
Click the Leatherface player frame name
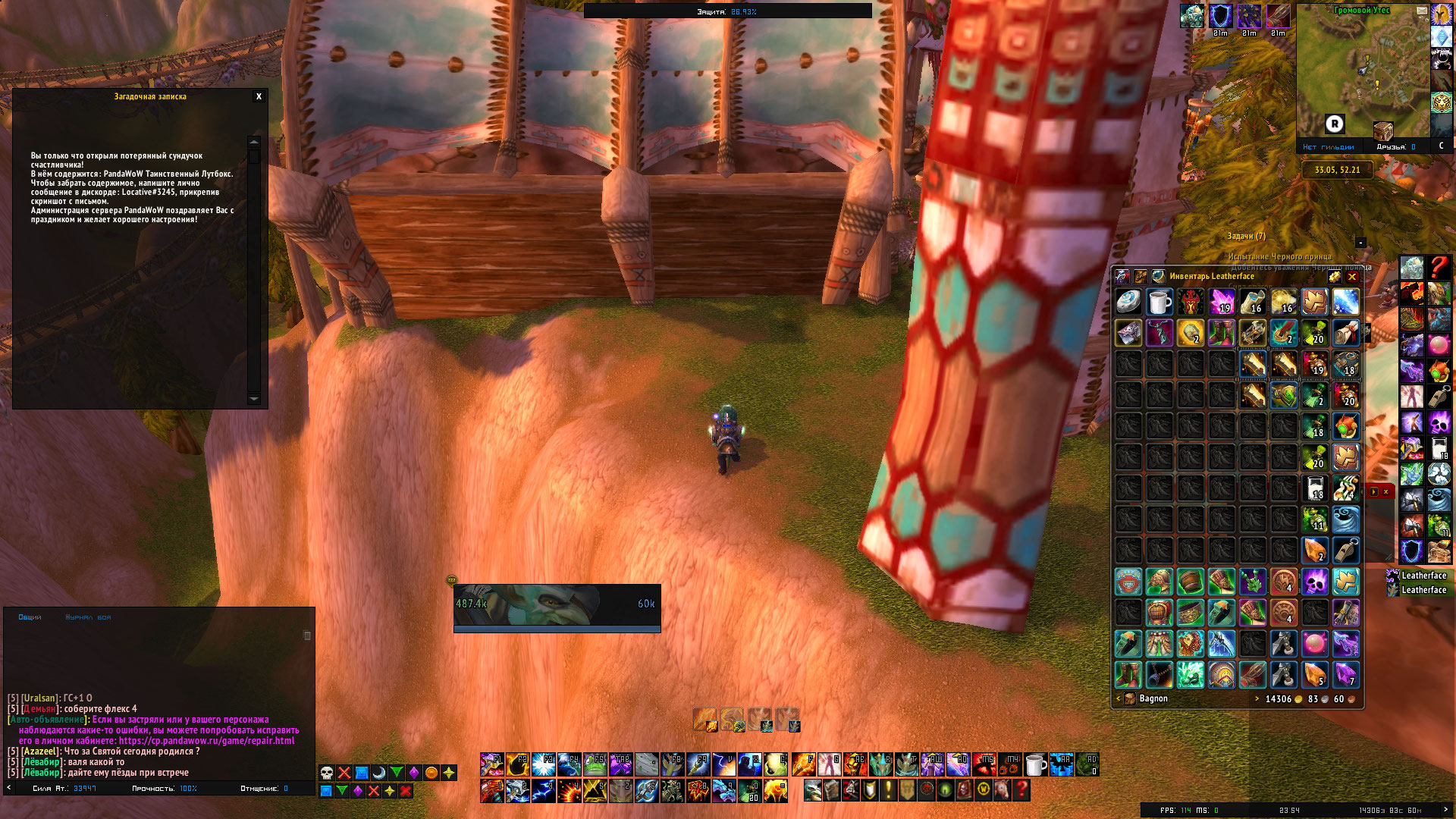point(1423,576)
